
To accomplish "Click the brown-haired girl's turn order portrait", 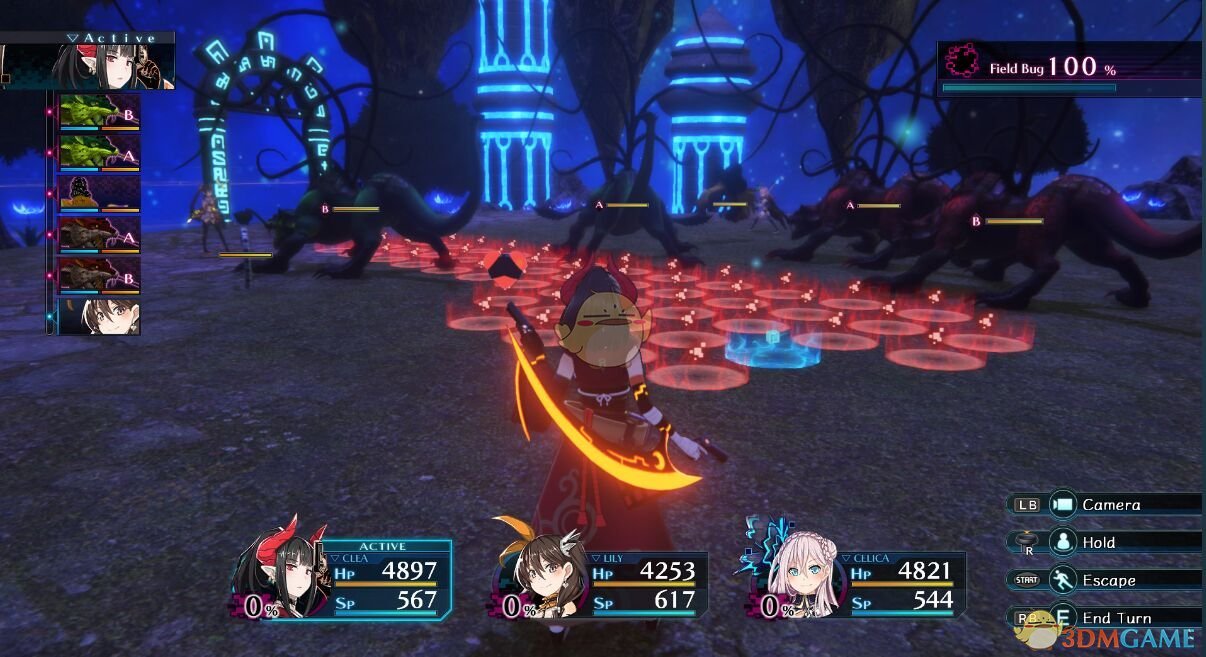I will click(x=99, y=316).
